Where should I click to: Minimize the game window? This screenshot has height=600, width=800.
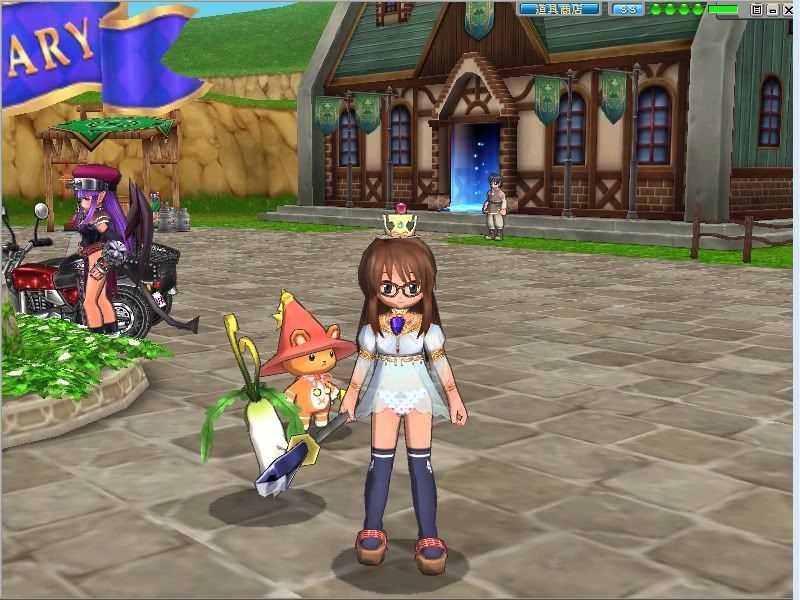[x=771, y=9]
